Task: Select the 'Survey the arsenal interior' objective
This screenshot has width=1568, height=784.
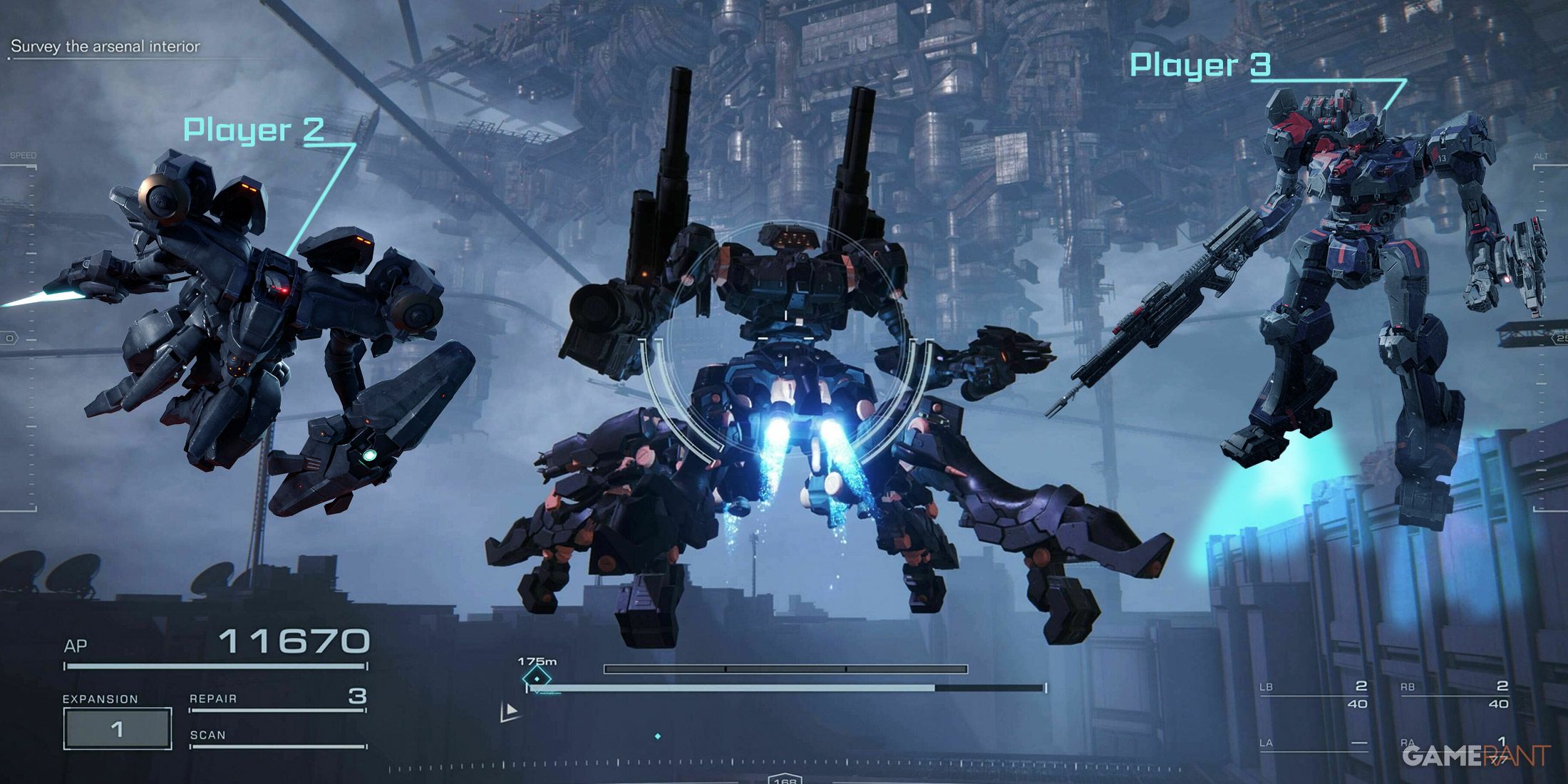Action: pos(105,47)
